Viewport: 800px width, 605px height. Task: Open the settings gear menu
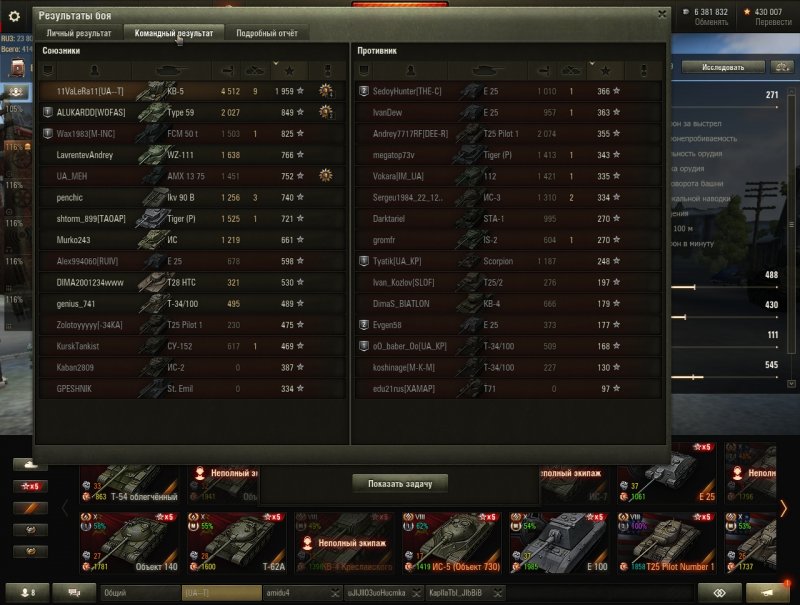tap(15, 14)
